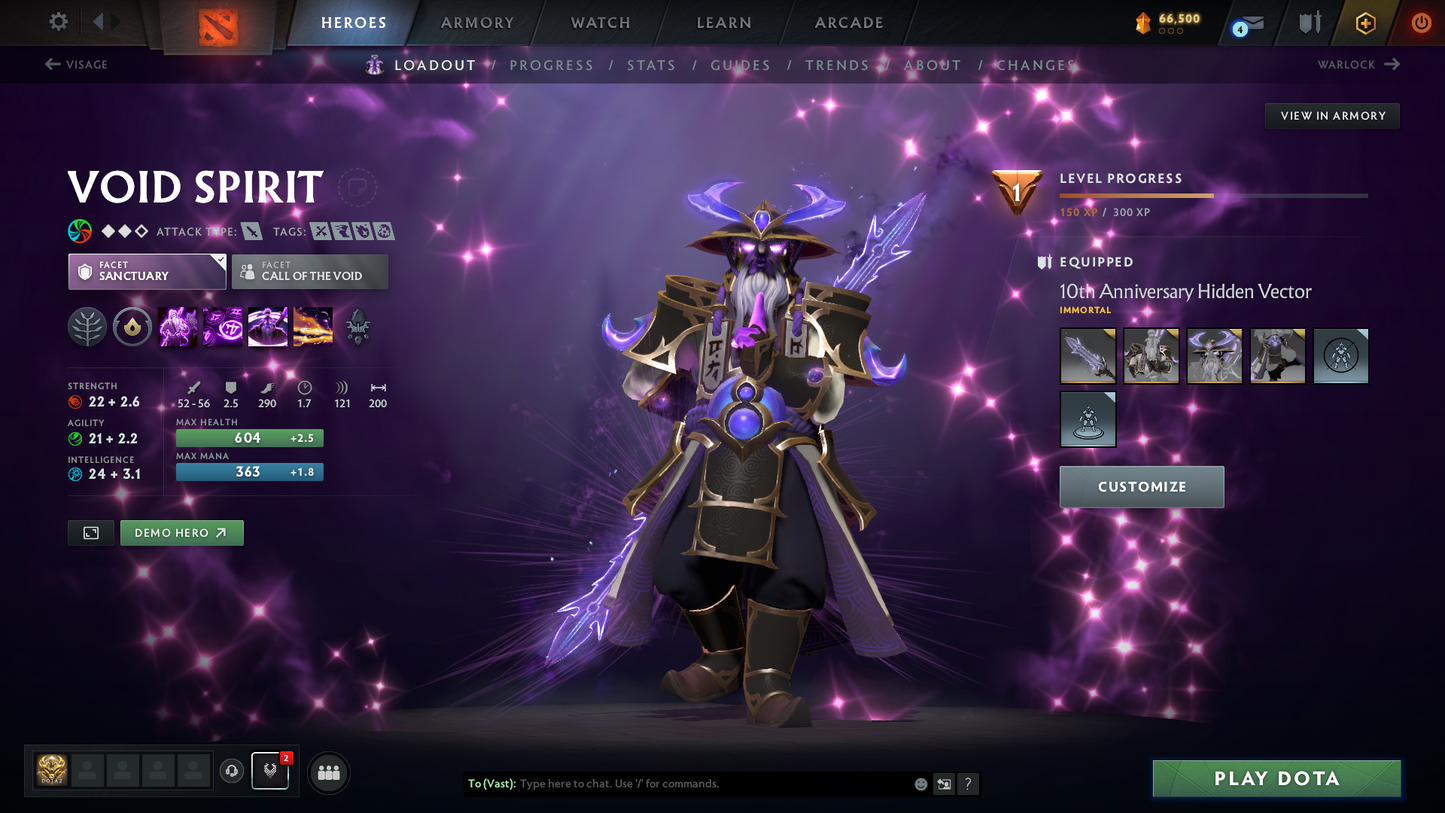Click the Void Spirit Aghanim's Scepter upgrade icon
This screenshot has width=1445, height=813.
click(x=358, y=327)
